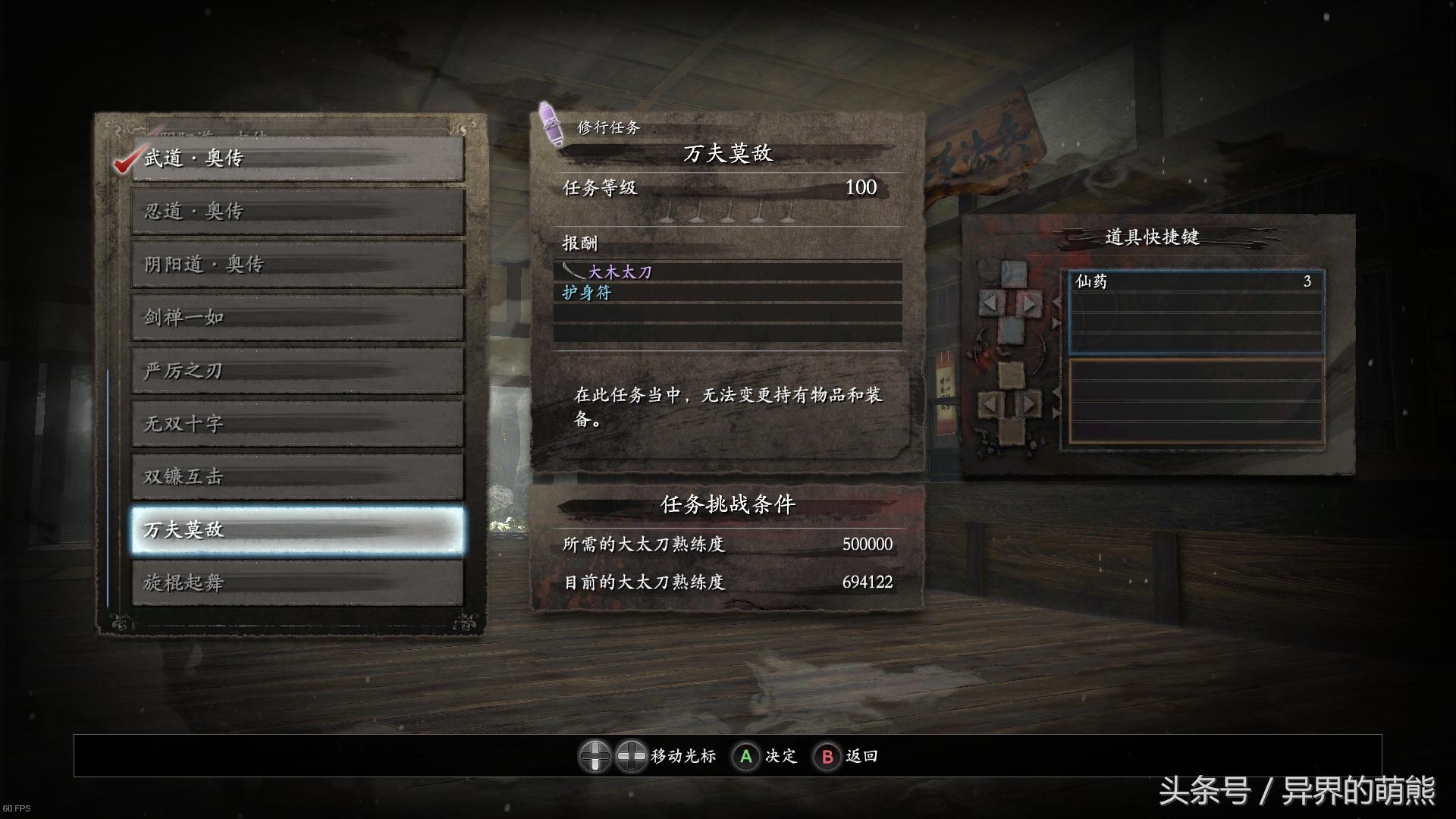
Task: Select the 大木太刀 reward item
Action: [620, 272]
